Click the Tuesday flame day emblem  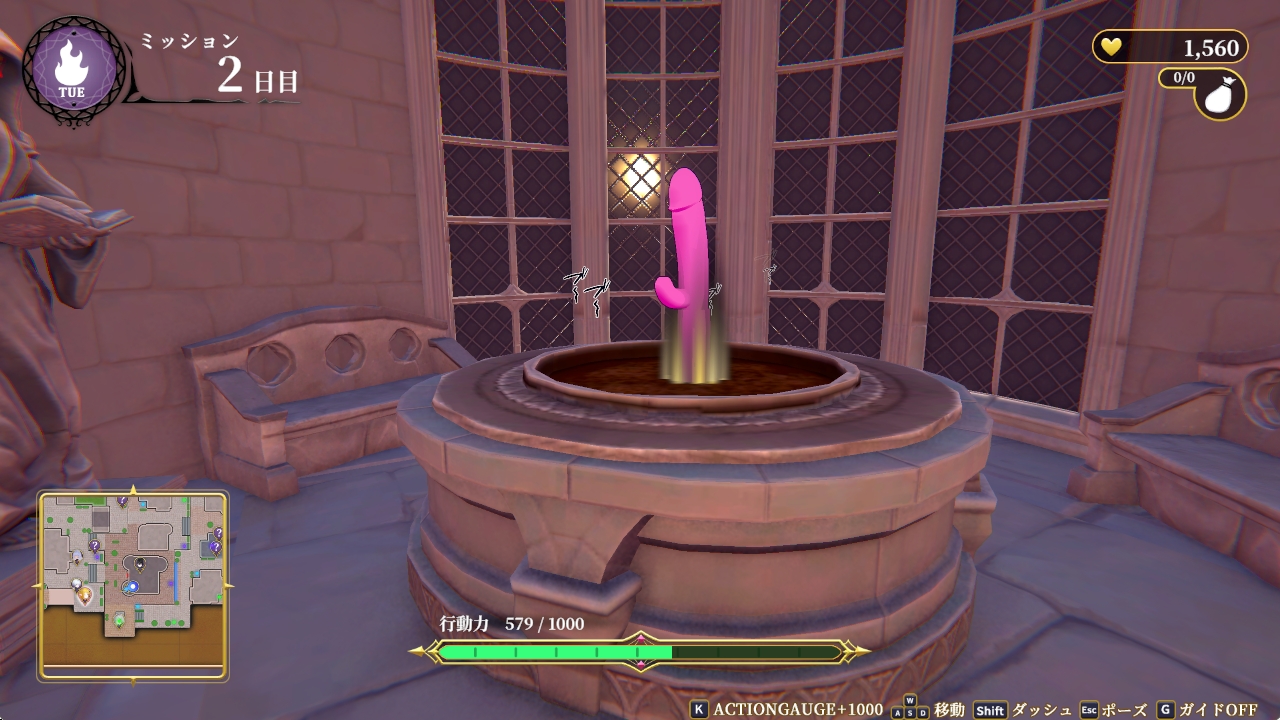click(x=70, y=68)
